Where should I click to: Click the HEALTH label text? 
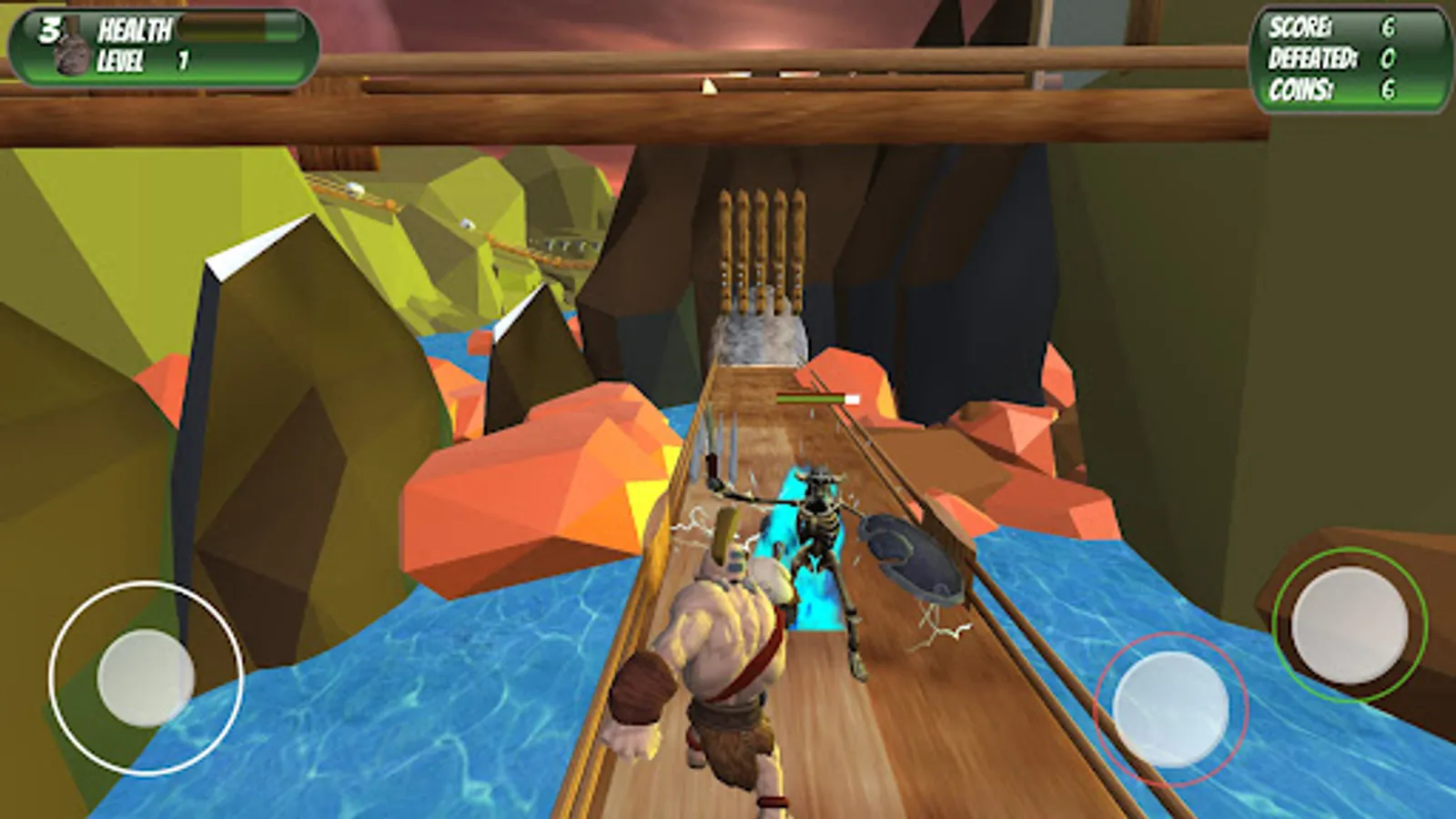click(x=136, y=29)
